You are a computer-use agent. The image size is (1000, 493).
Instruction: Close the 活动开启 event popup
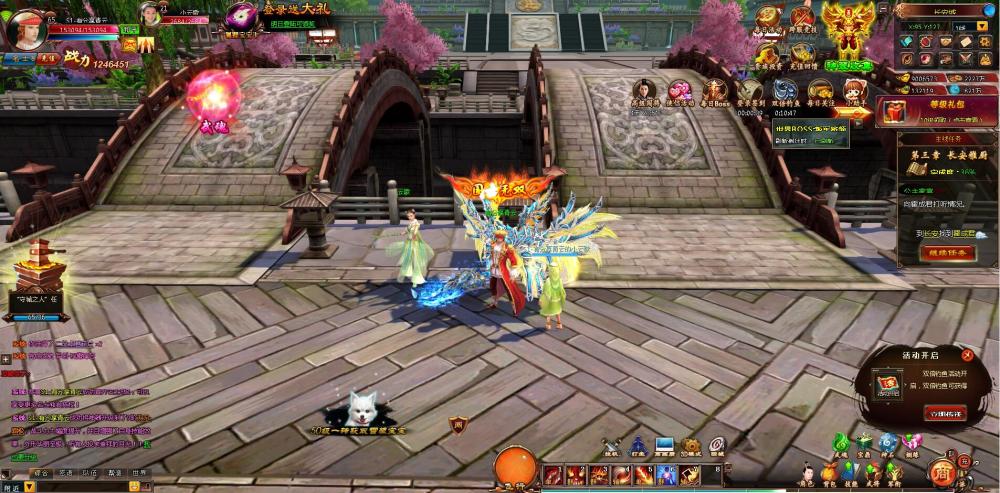point(967,355)
